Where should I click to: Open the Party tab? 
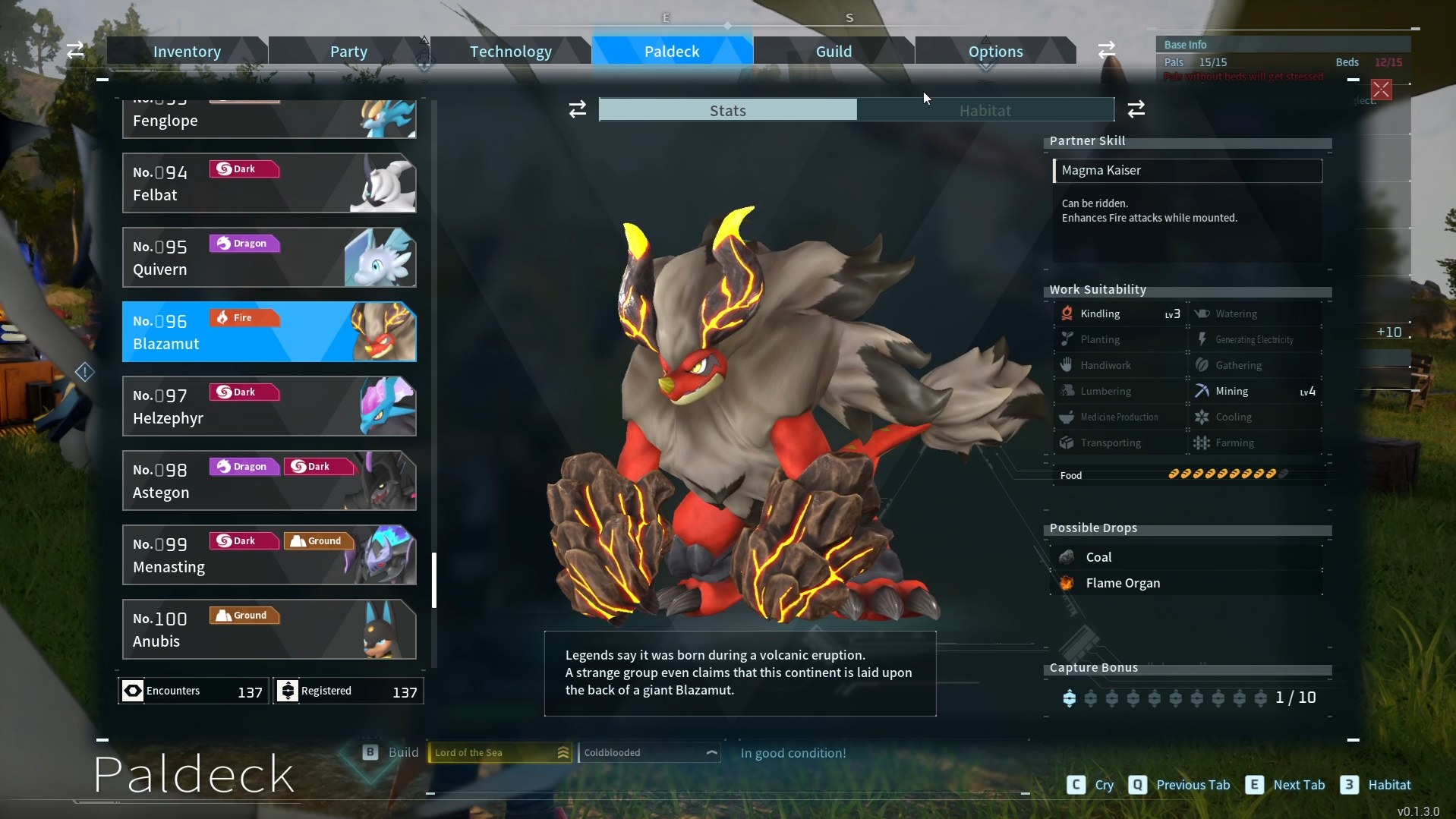[x=348, y=52]
